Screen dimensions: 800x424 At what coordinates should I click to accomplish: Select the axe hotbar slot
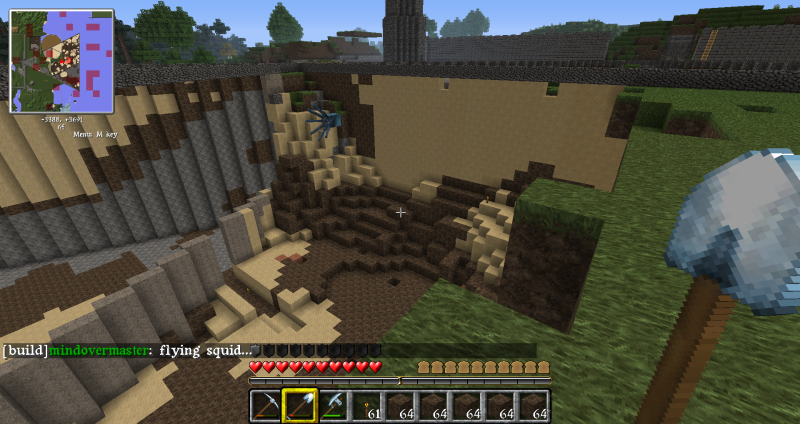tap(333, 405)
